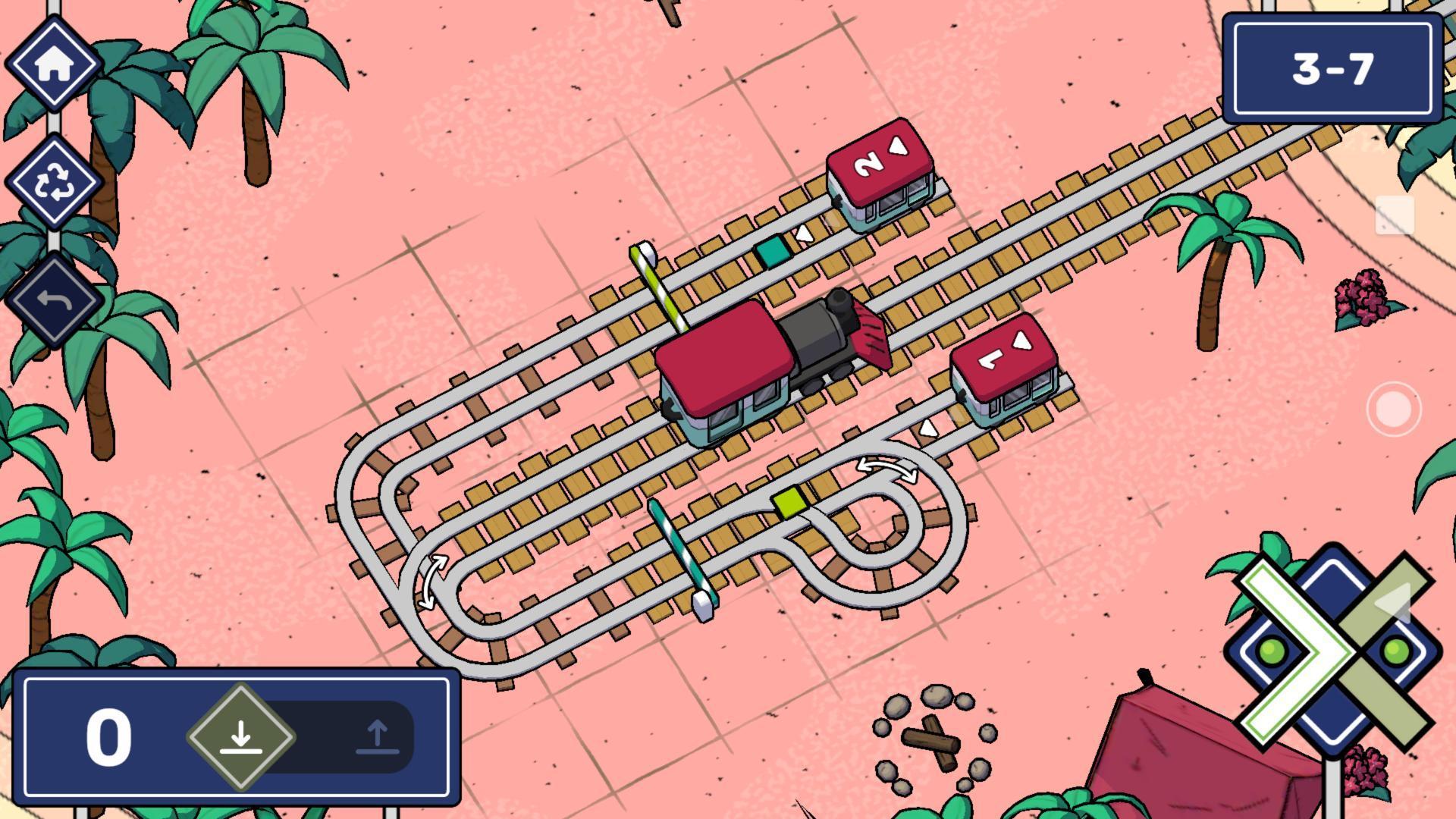Click the Home icon
The image size is (1456, 819).
tap(53, 64)
